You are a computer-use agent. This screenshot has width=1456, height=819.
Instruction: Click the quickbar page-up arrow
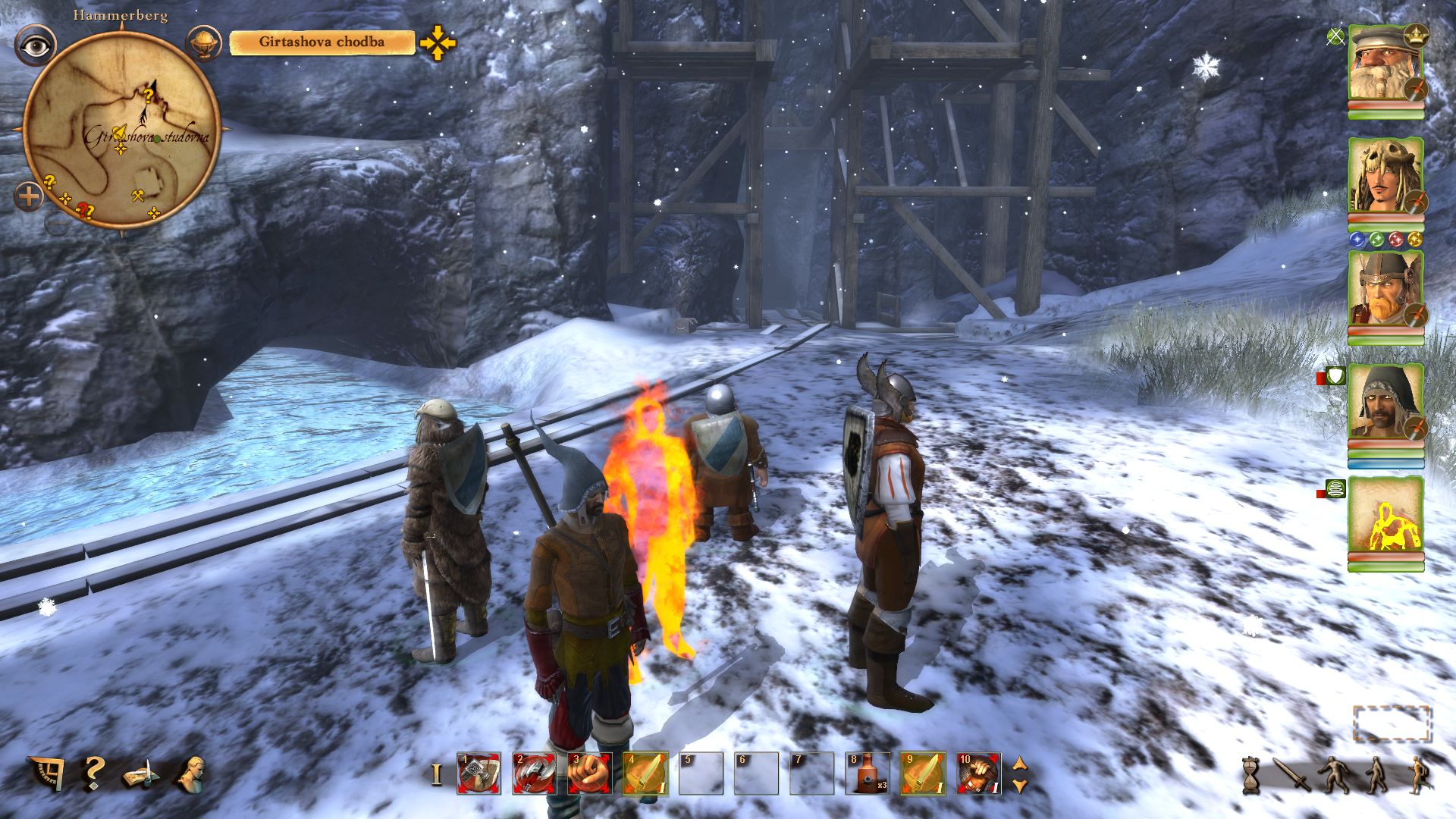(1020, 764)
